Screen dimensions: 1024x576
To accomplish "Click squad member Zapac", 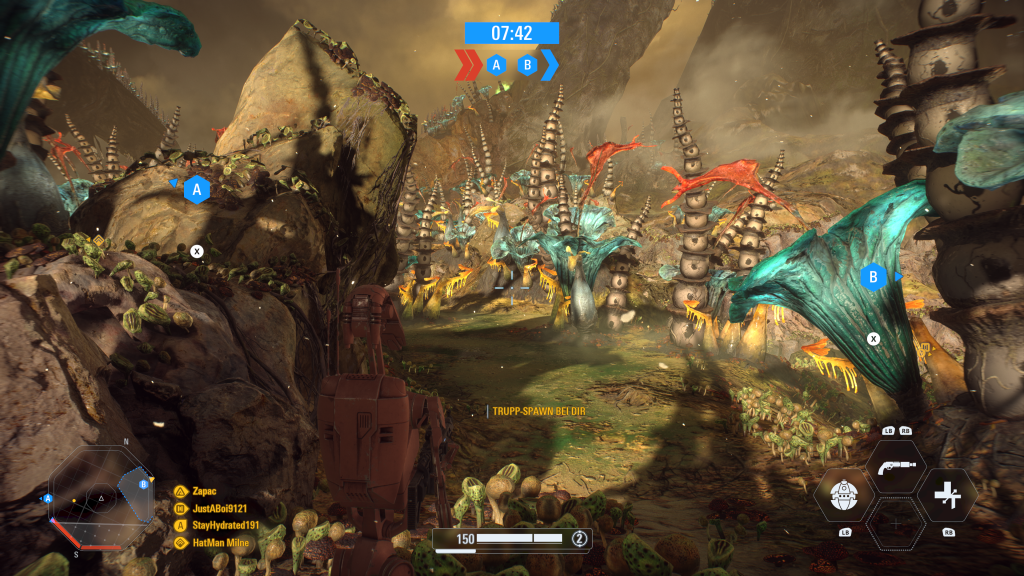I will [206, 492].
